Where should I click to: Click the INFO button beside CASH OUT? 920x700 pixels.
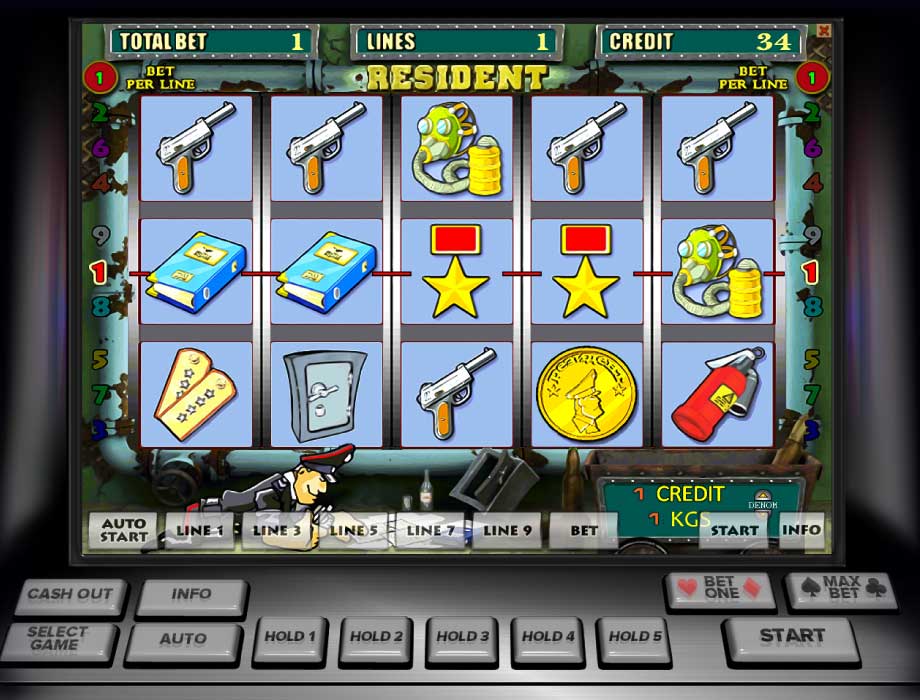click(190, 595)
